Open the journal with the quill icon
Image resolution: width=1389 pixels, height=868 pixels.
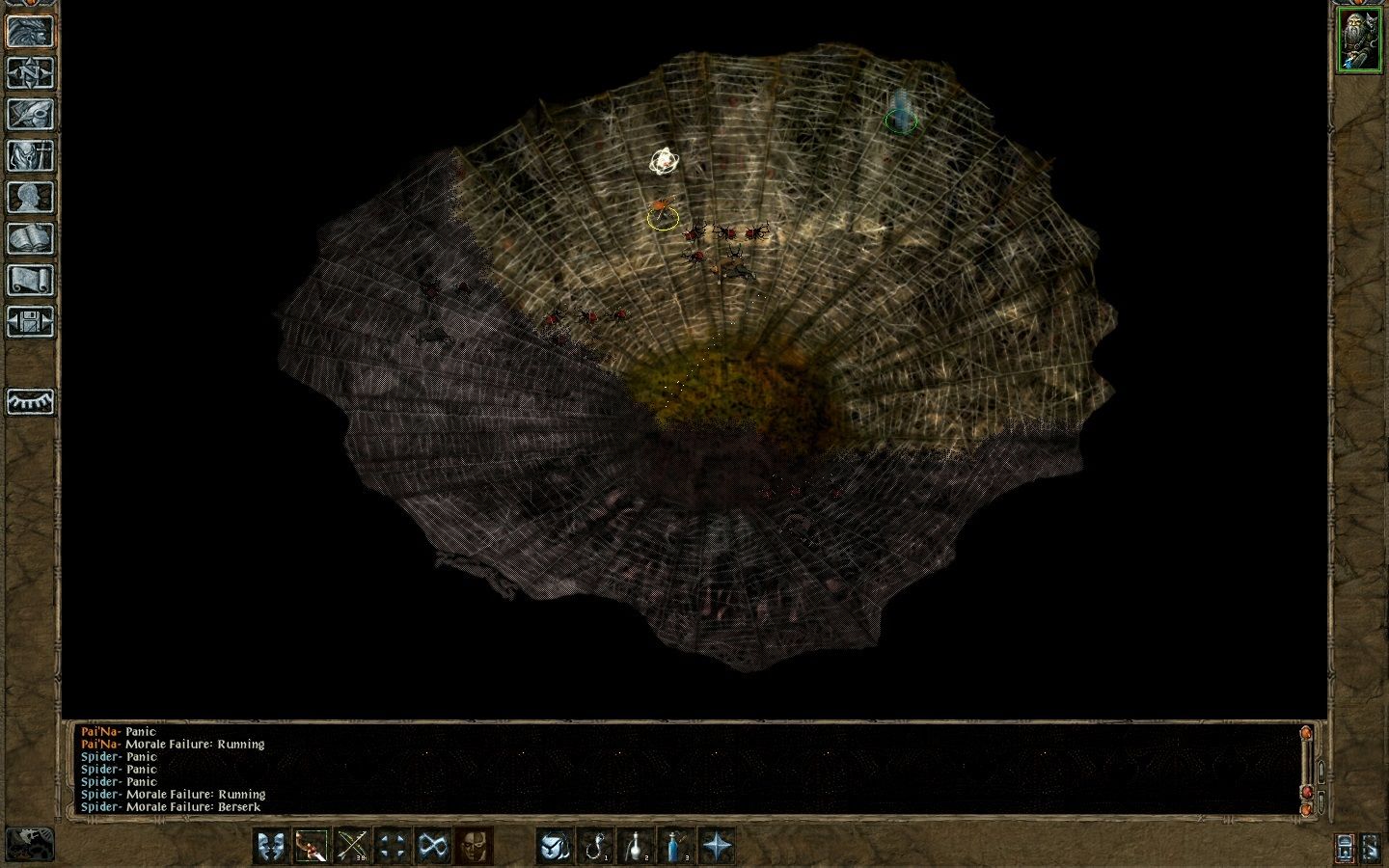[30, 115]
